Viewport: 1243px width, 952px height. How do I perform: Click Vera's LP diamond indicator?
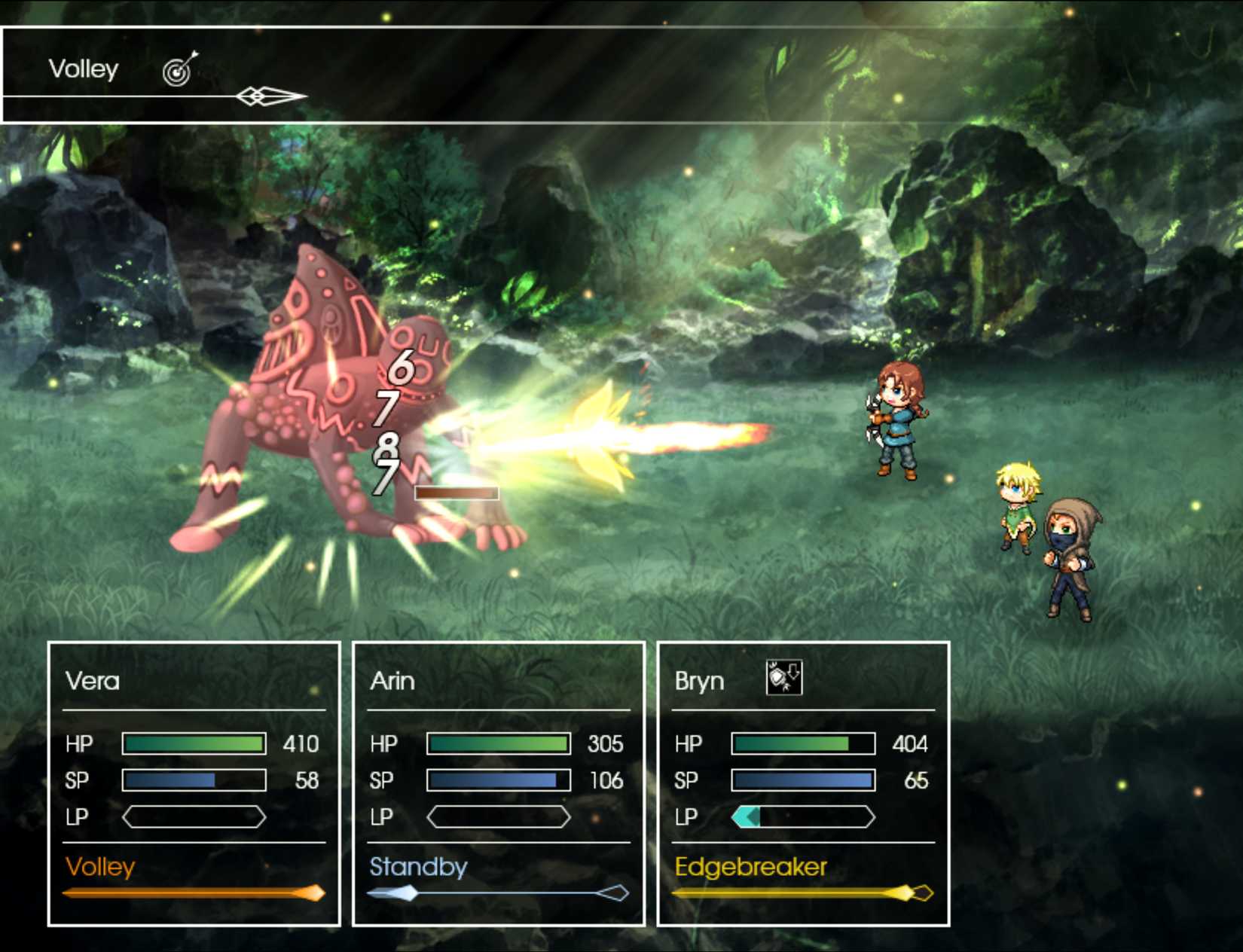(194, 816)
